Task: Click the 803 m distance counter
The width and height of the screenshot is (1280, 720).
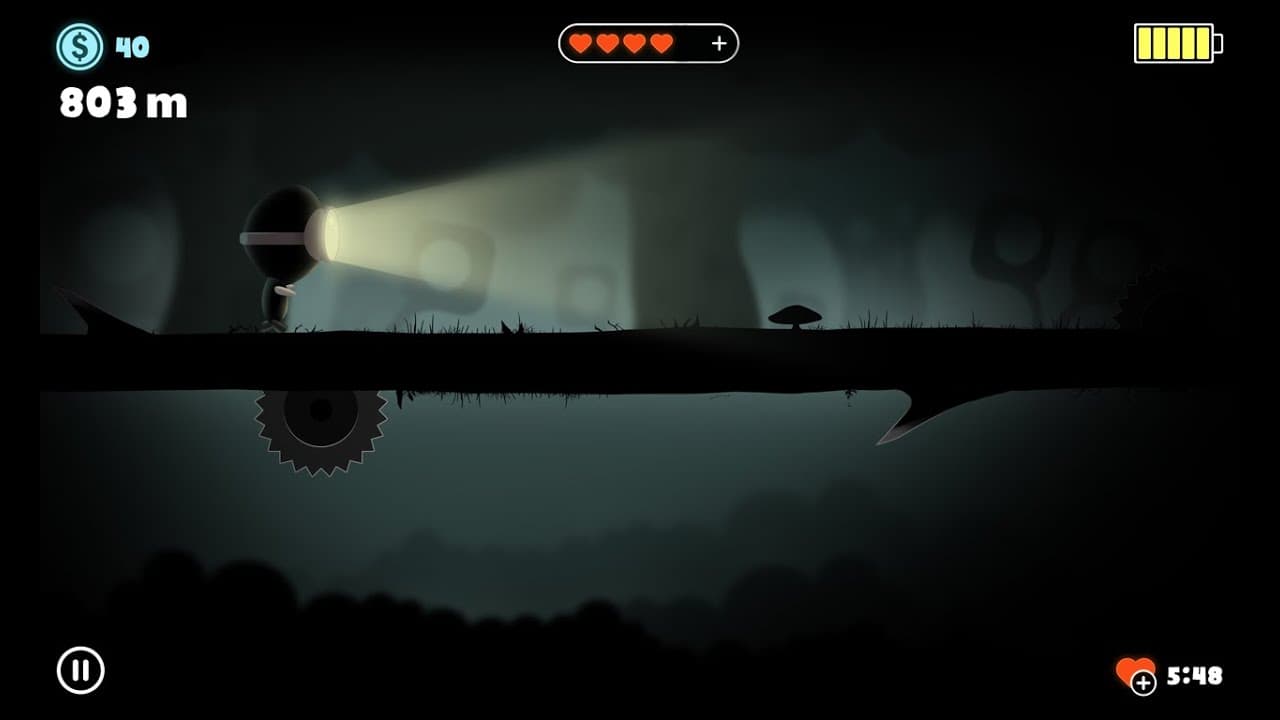Action: [x=122, y=100]
